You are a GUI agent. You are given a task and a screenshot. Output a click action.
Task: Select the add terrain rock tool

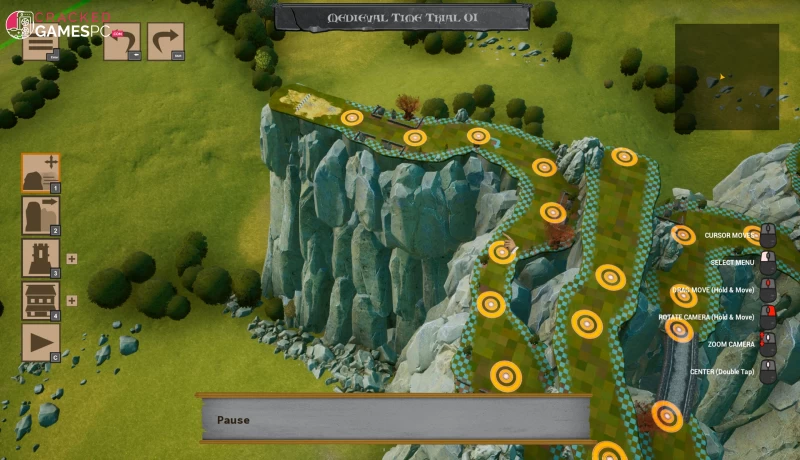click(x=41, y=172)
